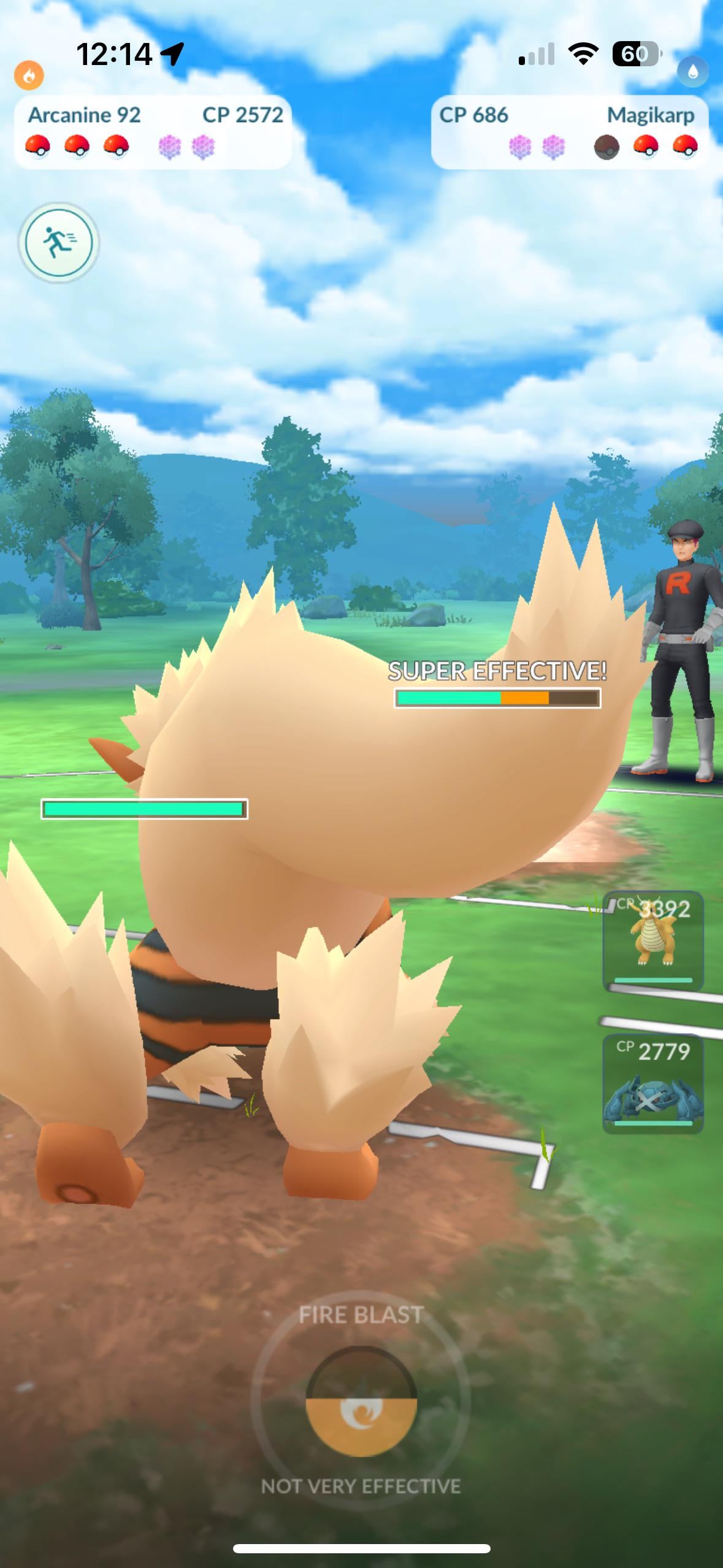Activate the Fire Blast charged attack
This screenshot has height=1568, width=723.
point(361,1401)
